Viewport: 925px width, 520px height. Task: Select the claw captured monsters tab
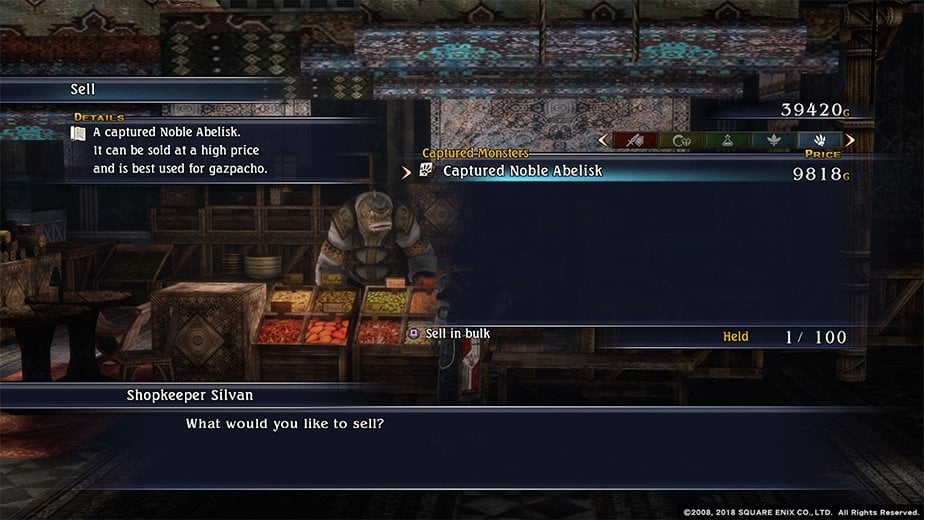[x=820, y=141]
